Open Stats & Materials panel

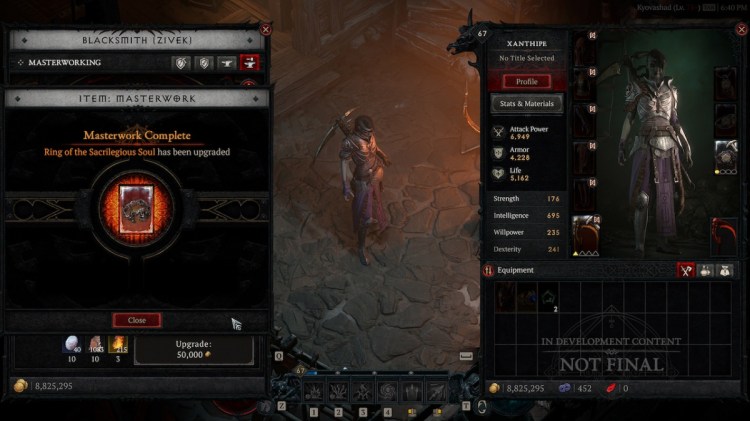[527, 103]
